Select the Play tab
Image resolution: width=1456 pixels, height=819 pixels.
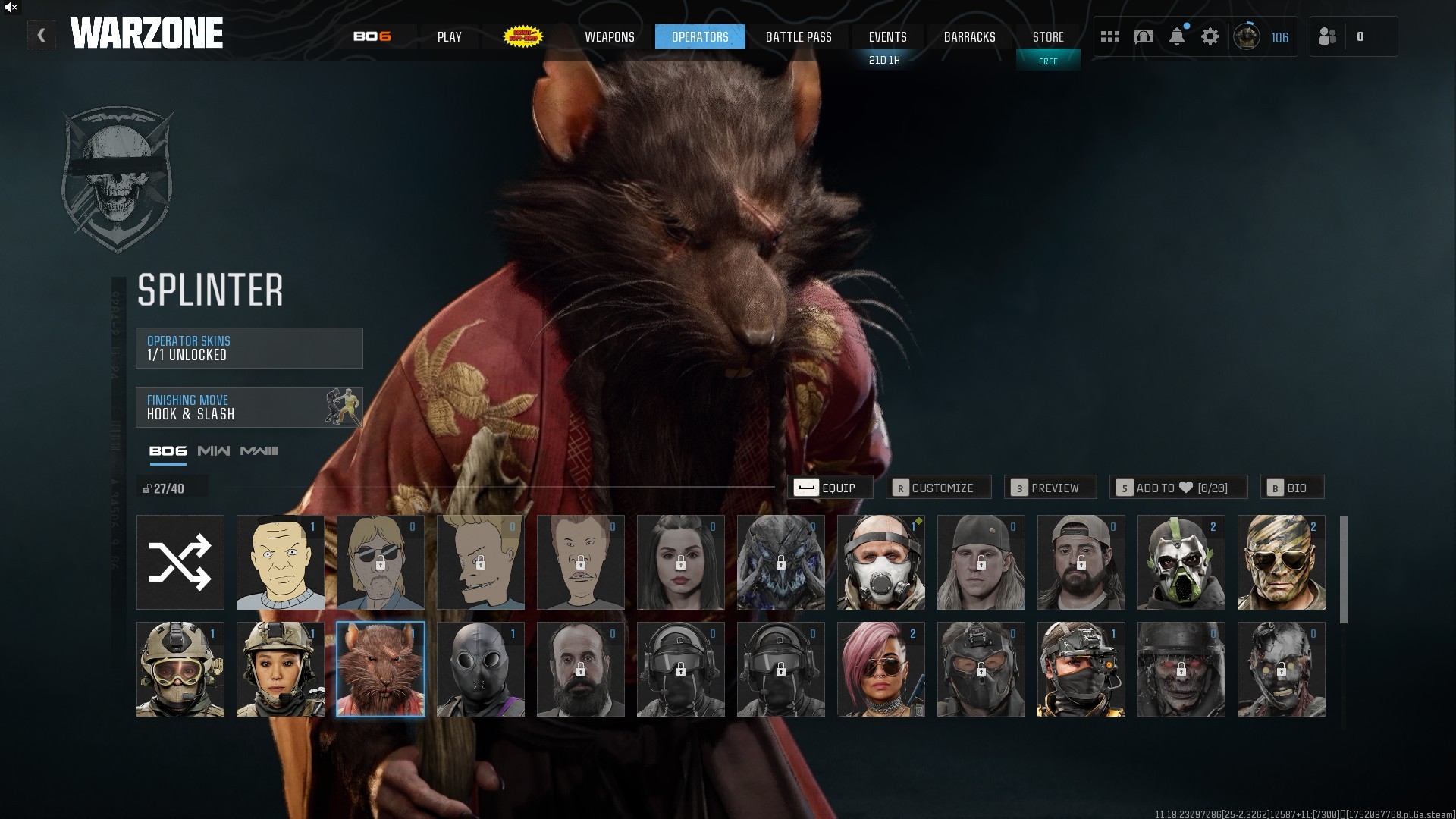click(x=449, y=36)
